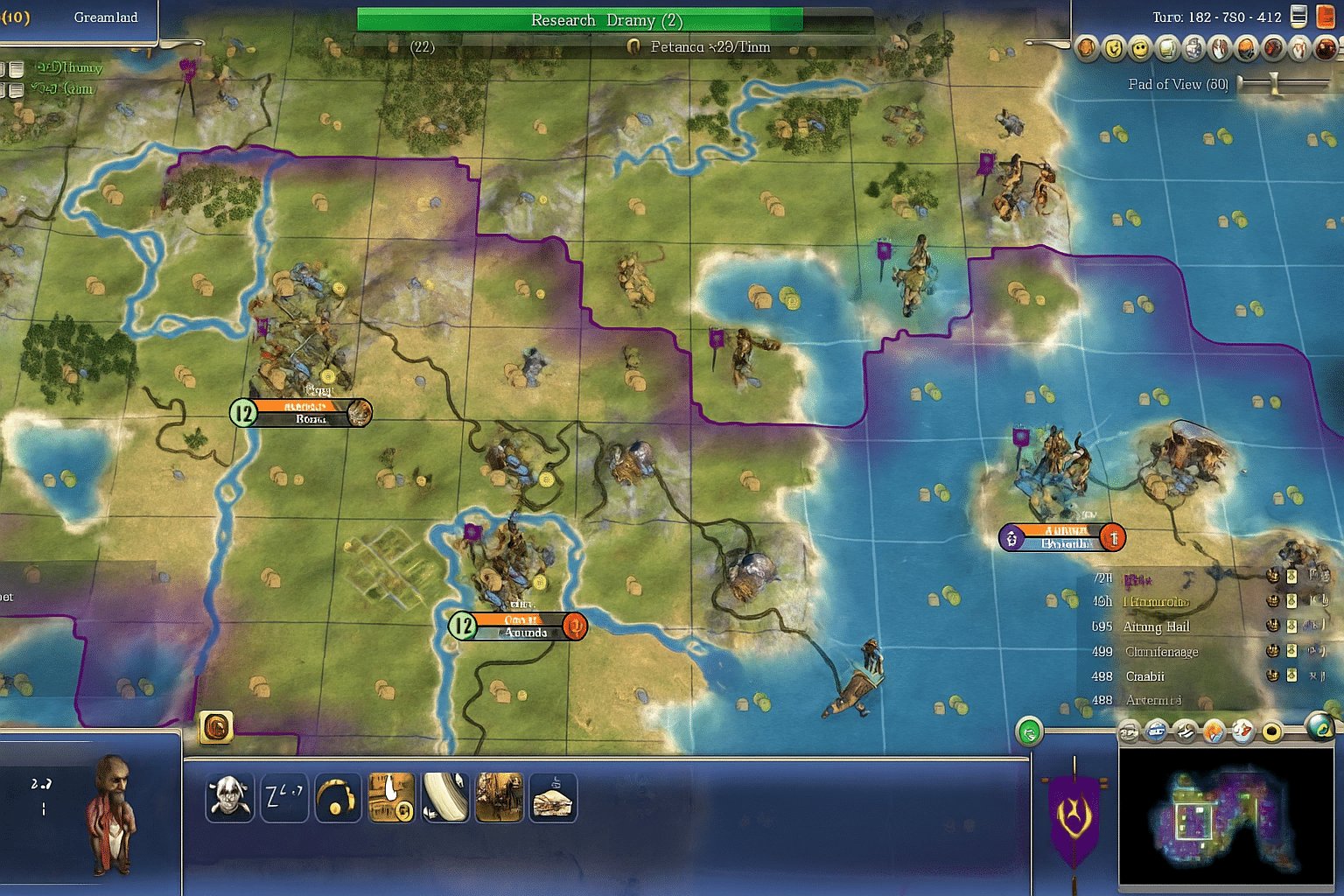The width and height of the screenshot is (1344, 896).
Task: Open the Amunda city banner
Action: (518, 626)
